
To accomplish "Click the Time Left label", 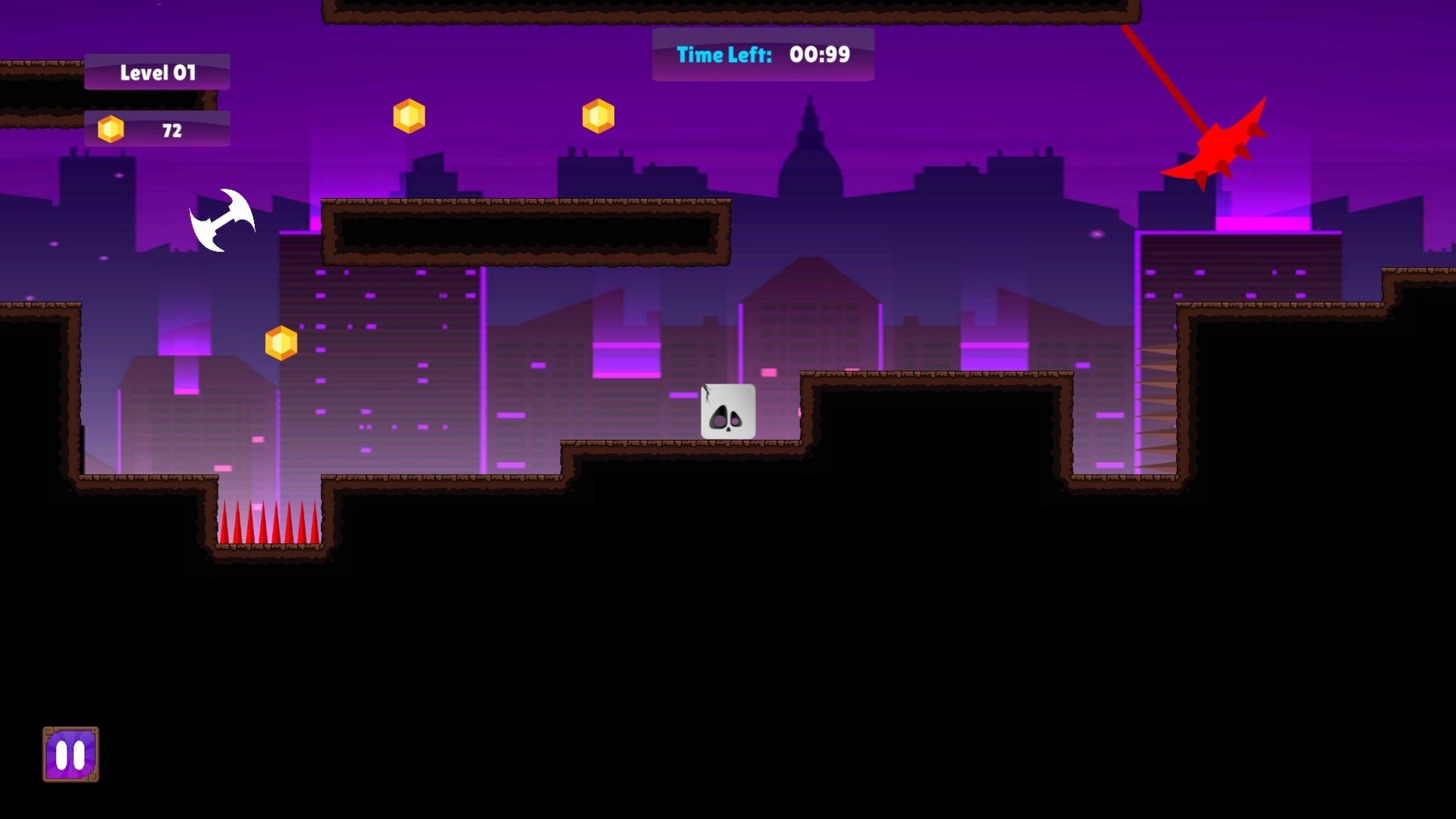I will click(x=723, y=55).
